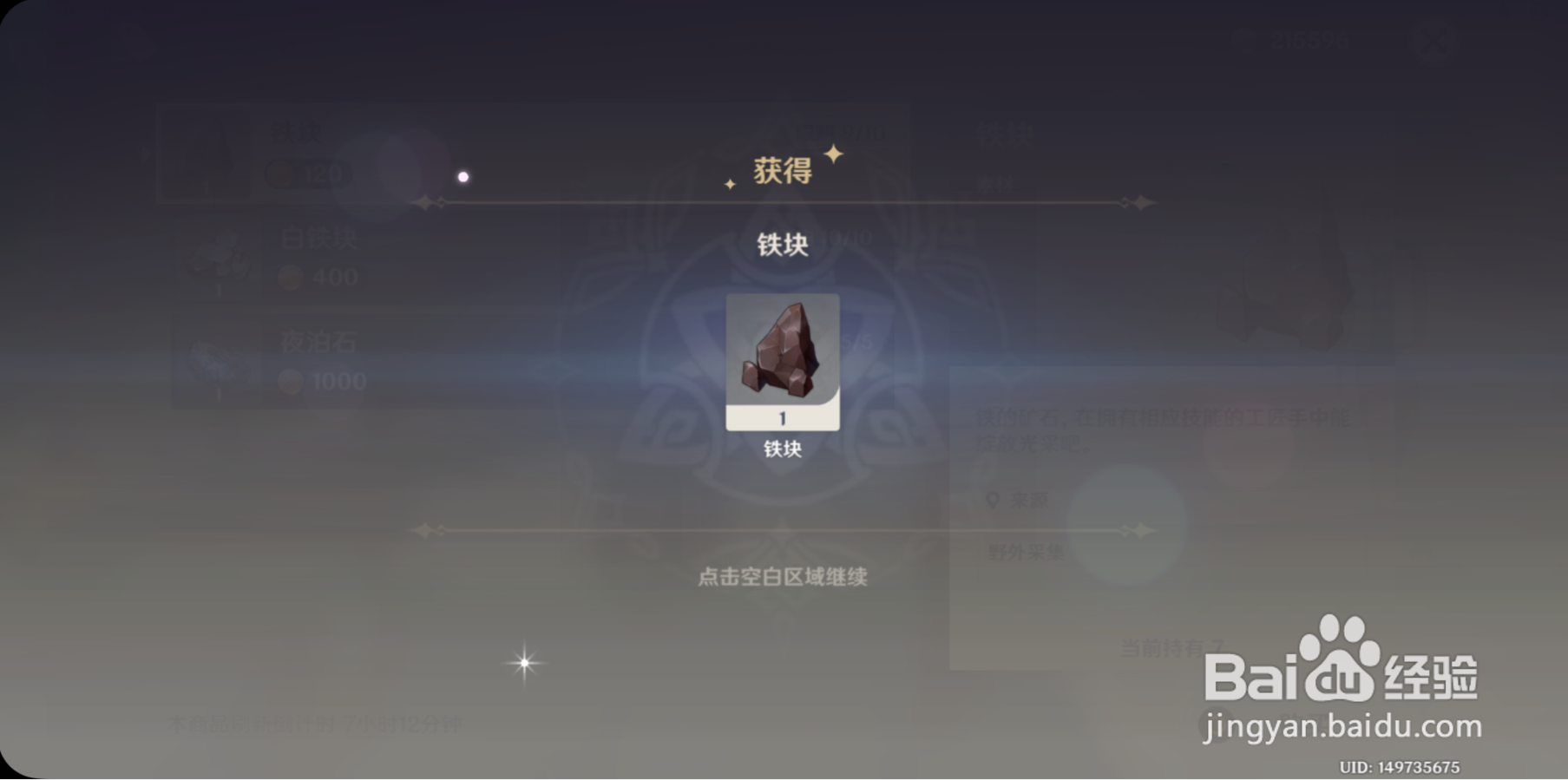
Task: Select the iron chunk reward thumbnail in center
Action: 782,359
